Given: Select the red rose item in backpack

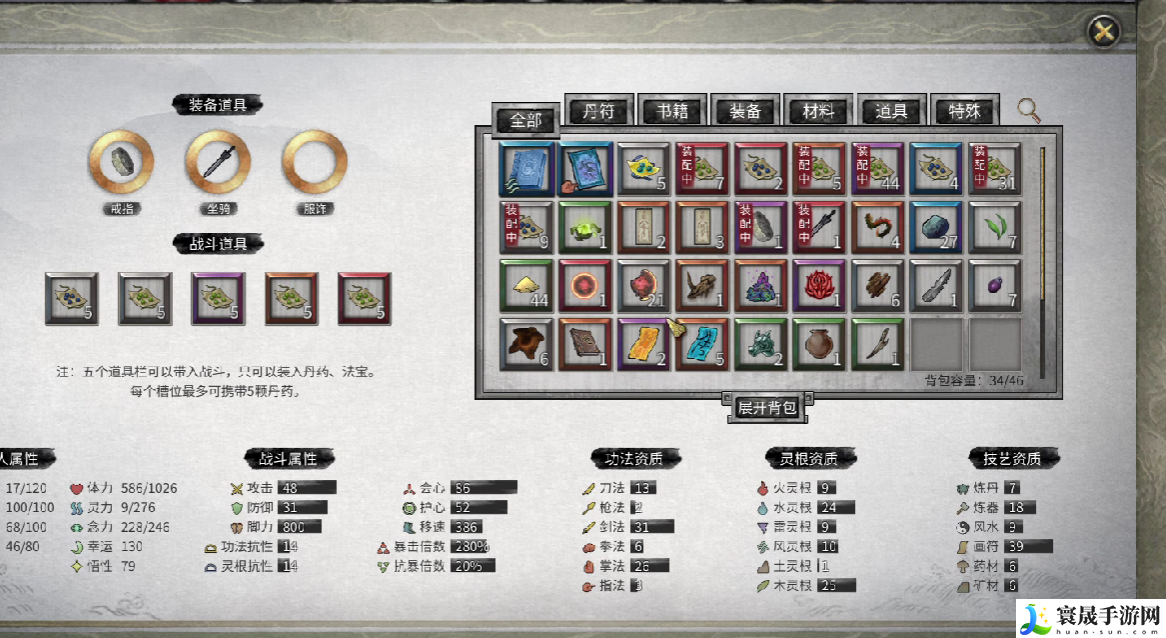Looking at the screenshot, I should click(x=819, y=286).
